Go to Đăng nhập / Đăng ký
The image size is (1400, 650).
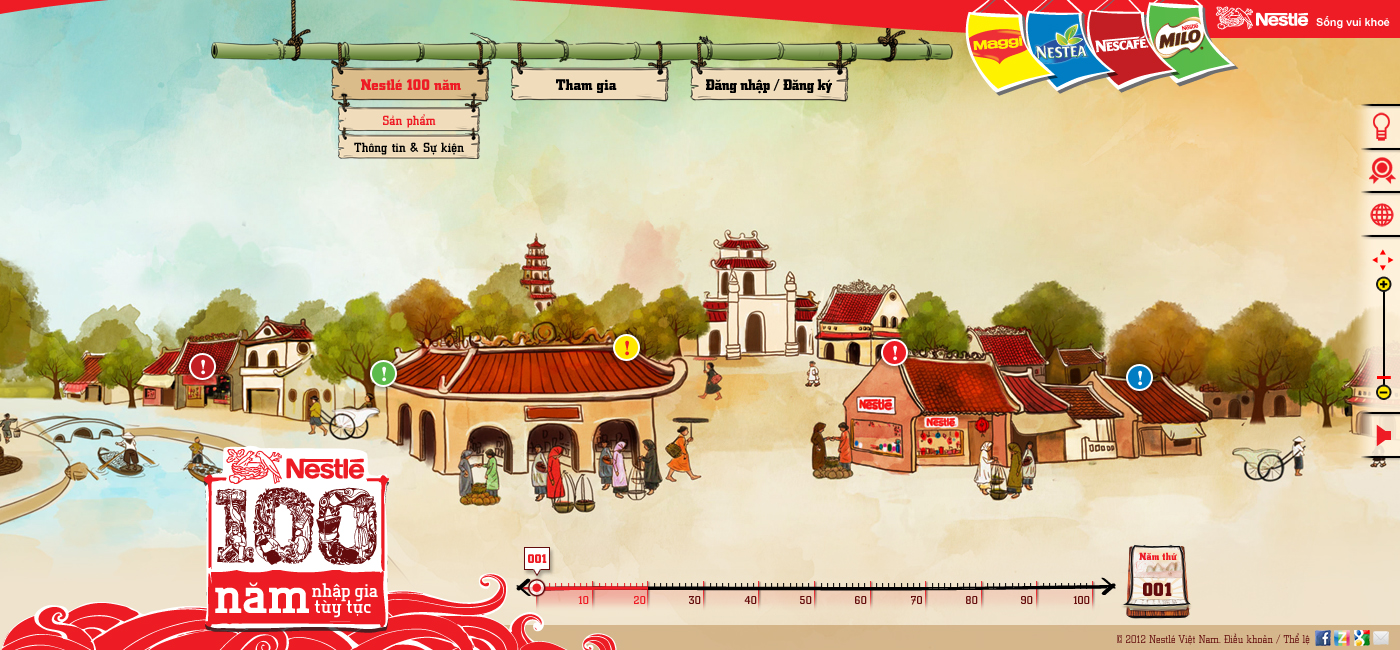768,85
